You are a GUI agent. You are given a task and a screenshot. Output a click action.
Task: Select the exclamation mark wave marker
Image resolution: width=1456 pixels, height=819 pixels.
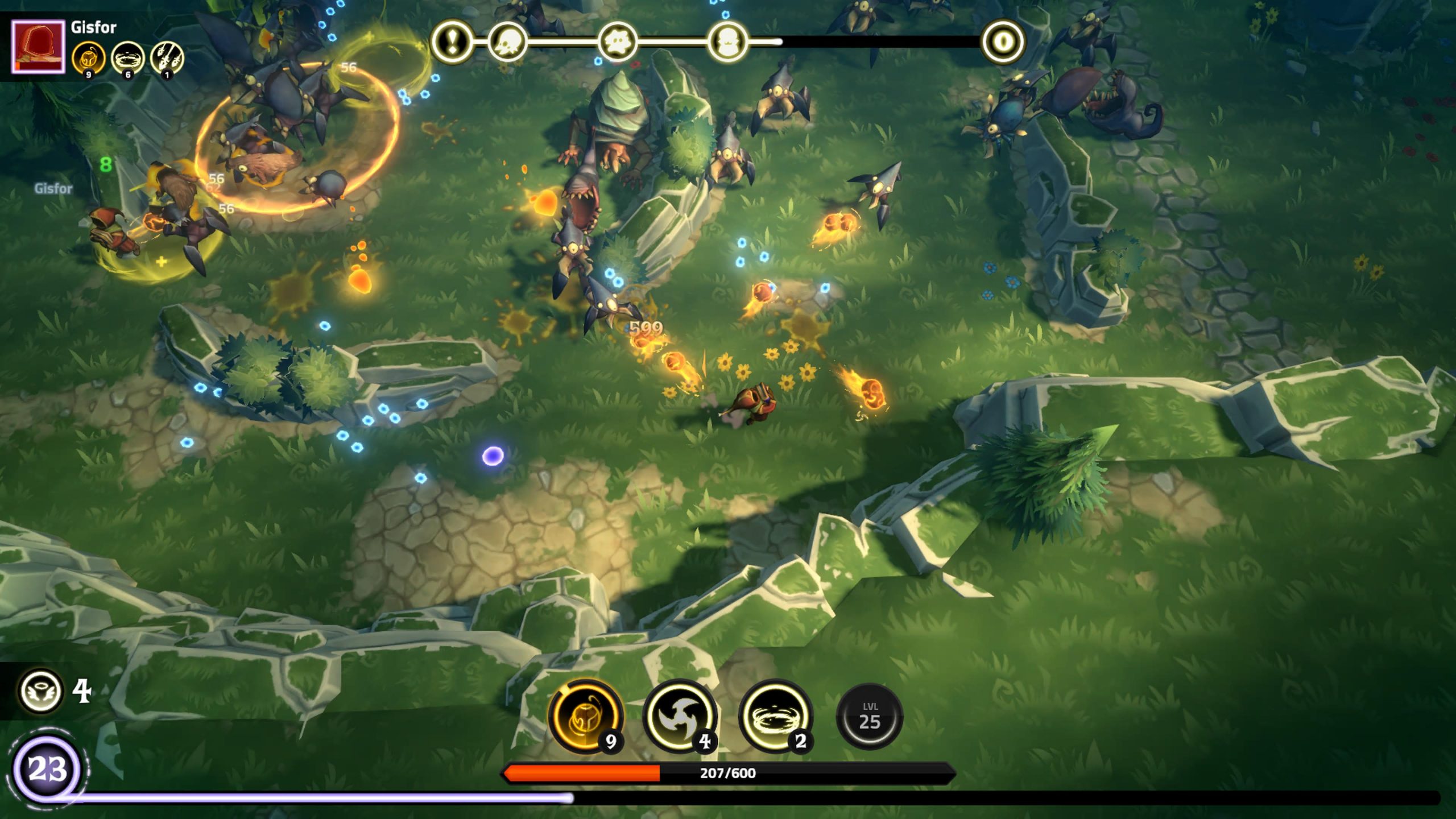[x=452, y=42]
